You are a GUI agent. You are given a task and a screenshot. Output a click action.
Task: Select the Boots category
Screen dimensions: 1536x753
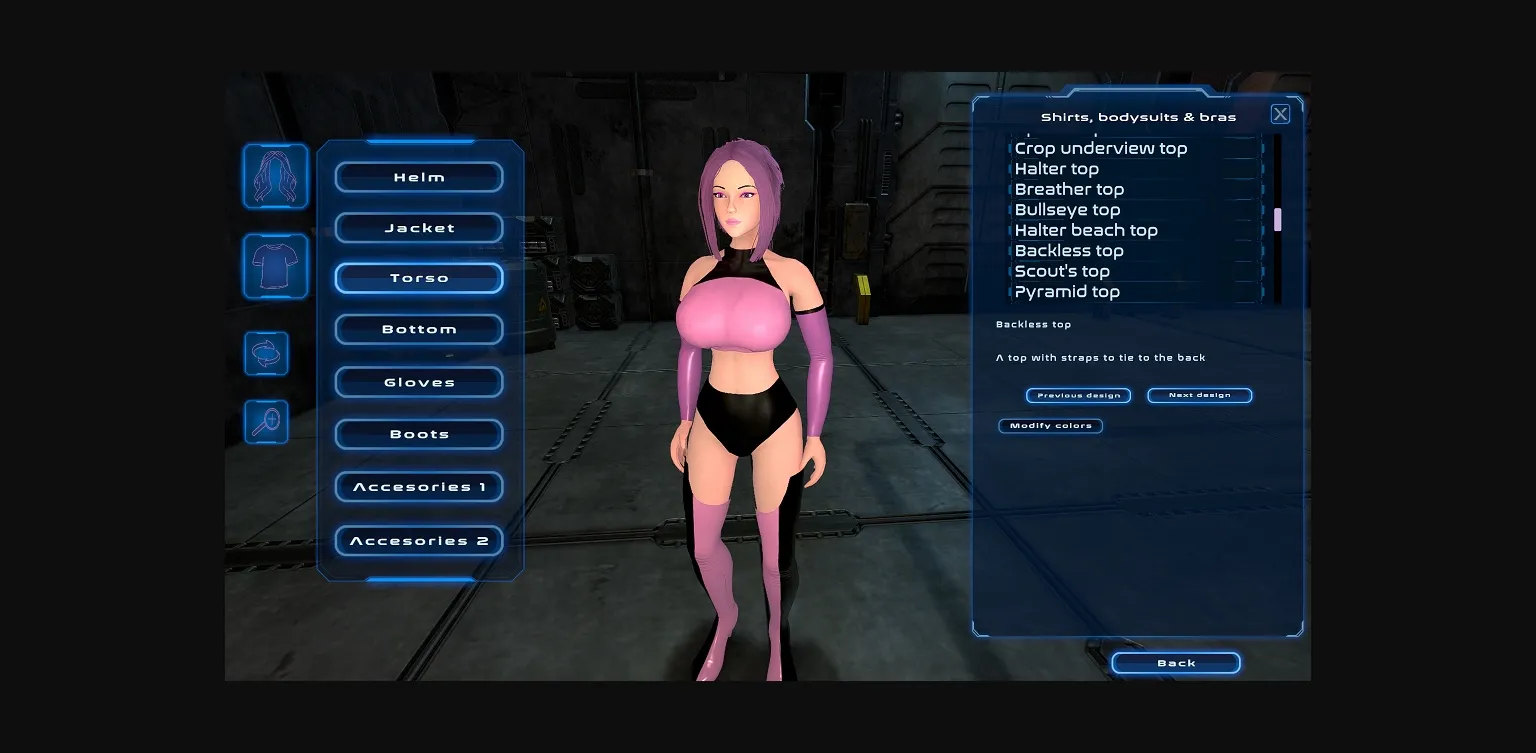click(x=419, y=433)
